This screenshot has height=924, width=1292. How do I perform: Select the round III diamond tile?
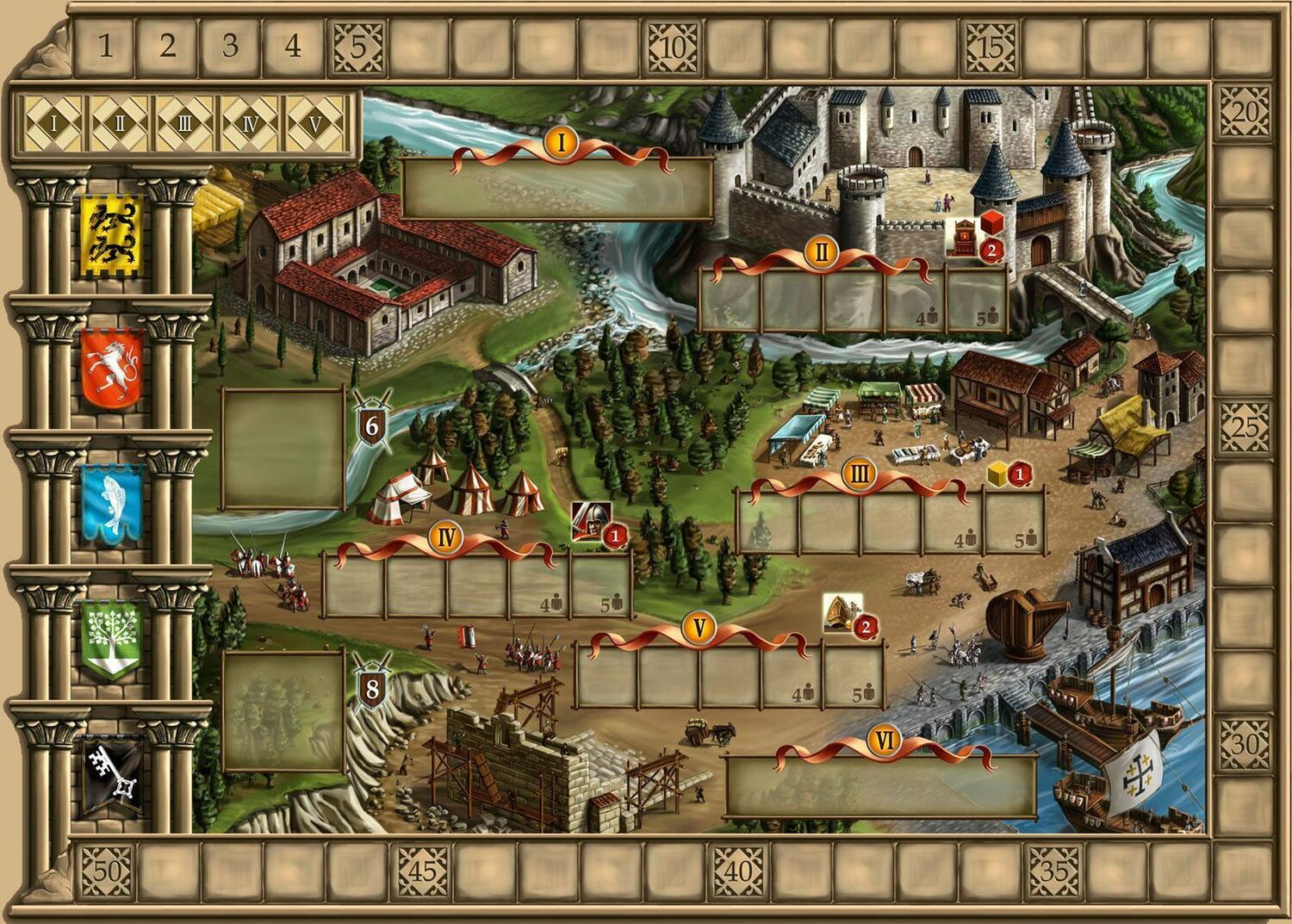coord(184,123)
